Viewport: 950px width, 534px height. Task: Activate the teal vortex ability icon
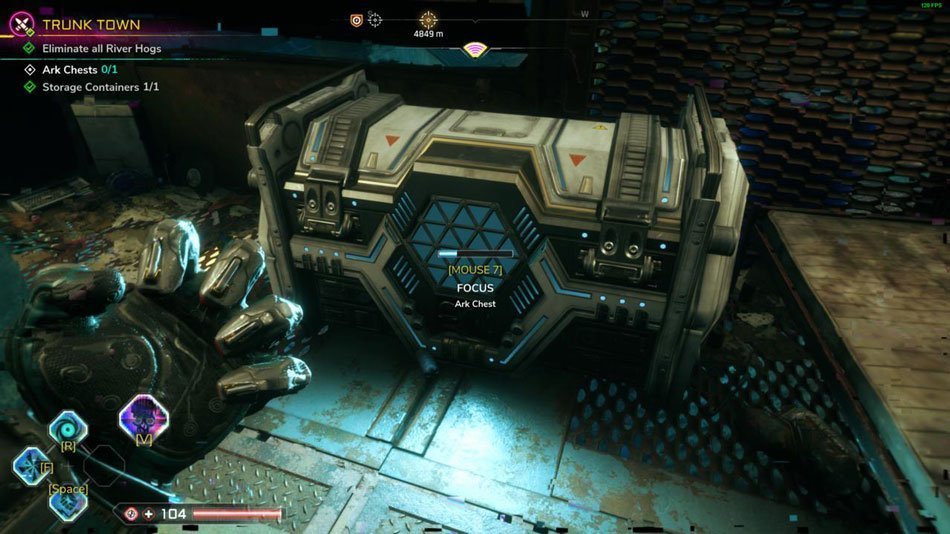68,427
